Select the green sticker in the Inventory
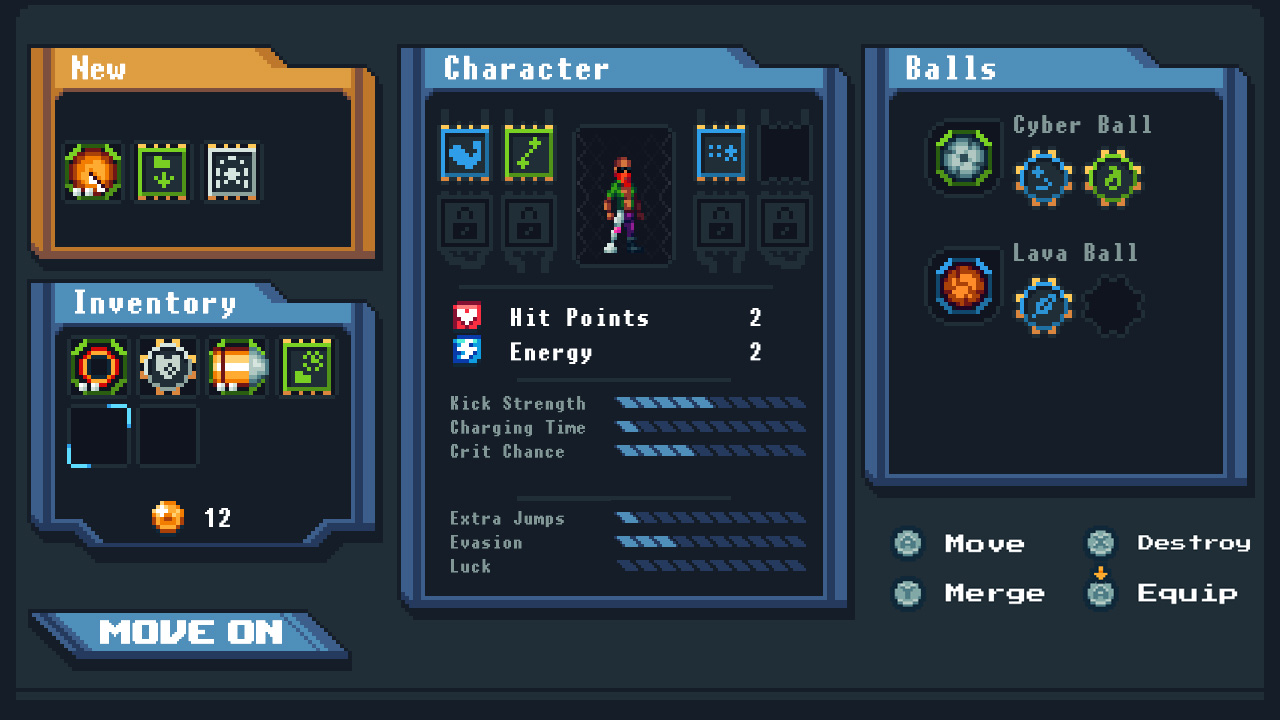The height and width of the screenshot is (720, 1280). 306,366
